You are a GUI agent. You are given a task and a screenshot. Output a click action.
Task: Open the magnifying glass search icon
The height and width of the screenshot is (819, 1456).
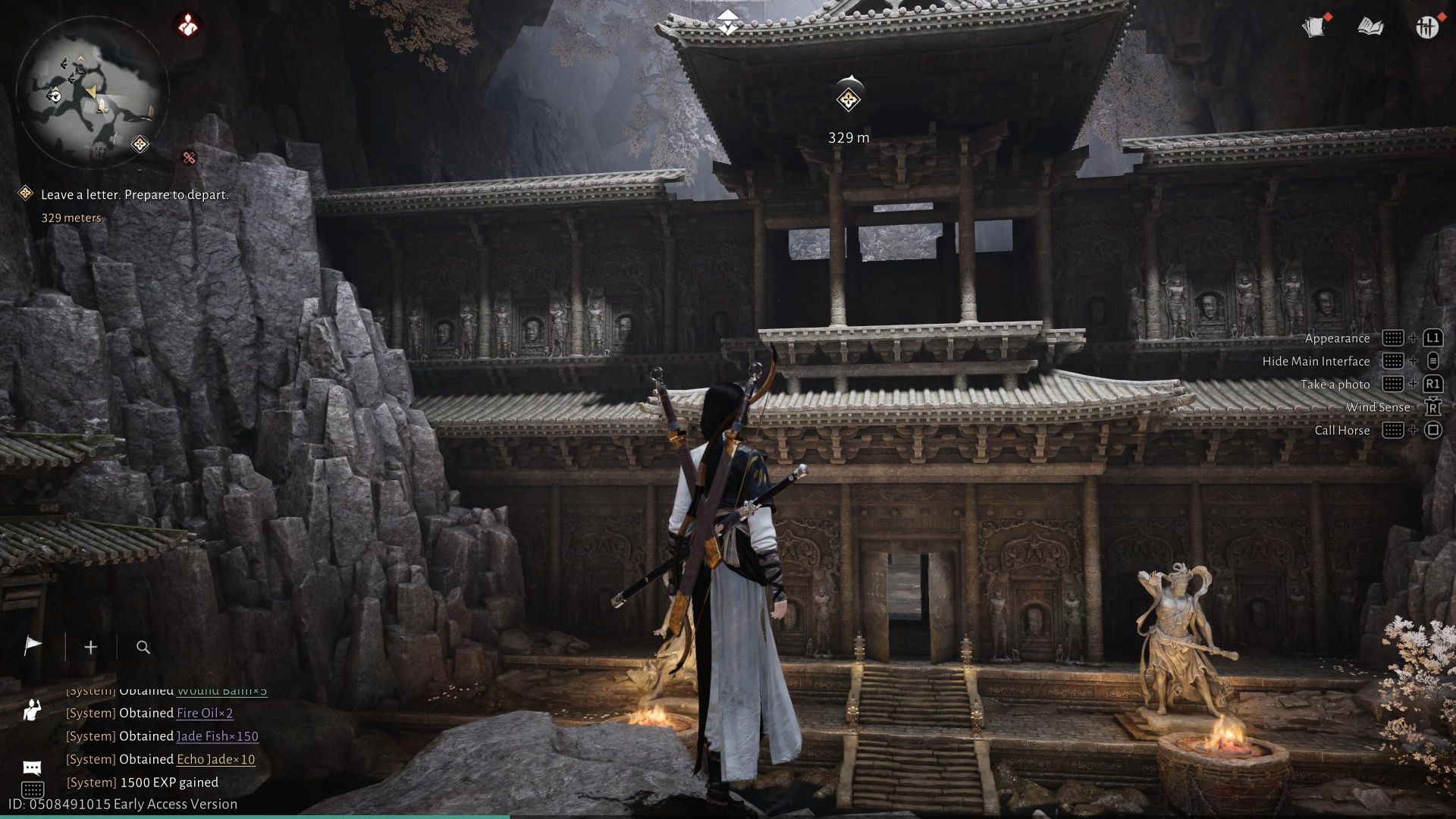click(x=143, y=647)
